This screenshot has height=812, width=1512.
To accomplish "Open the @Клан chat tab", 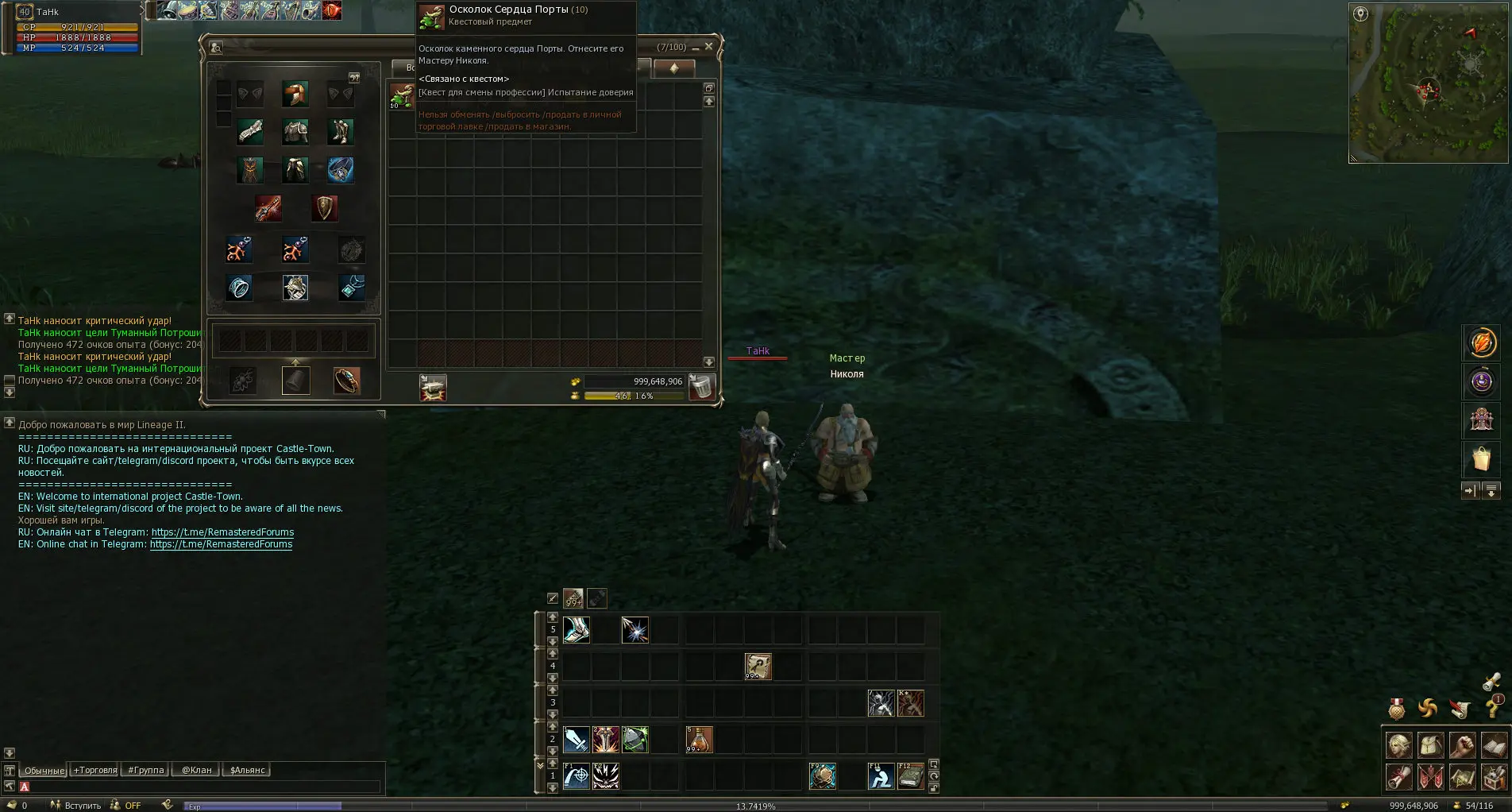I will [196, 770].
